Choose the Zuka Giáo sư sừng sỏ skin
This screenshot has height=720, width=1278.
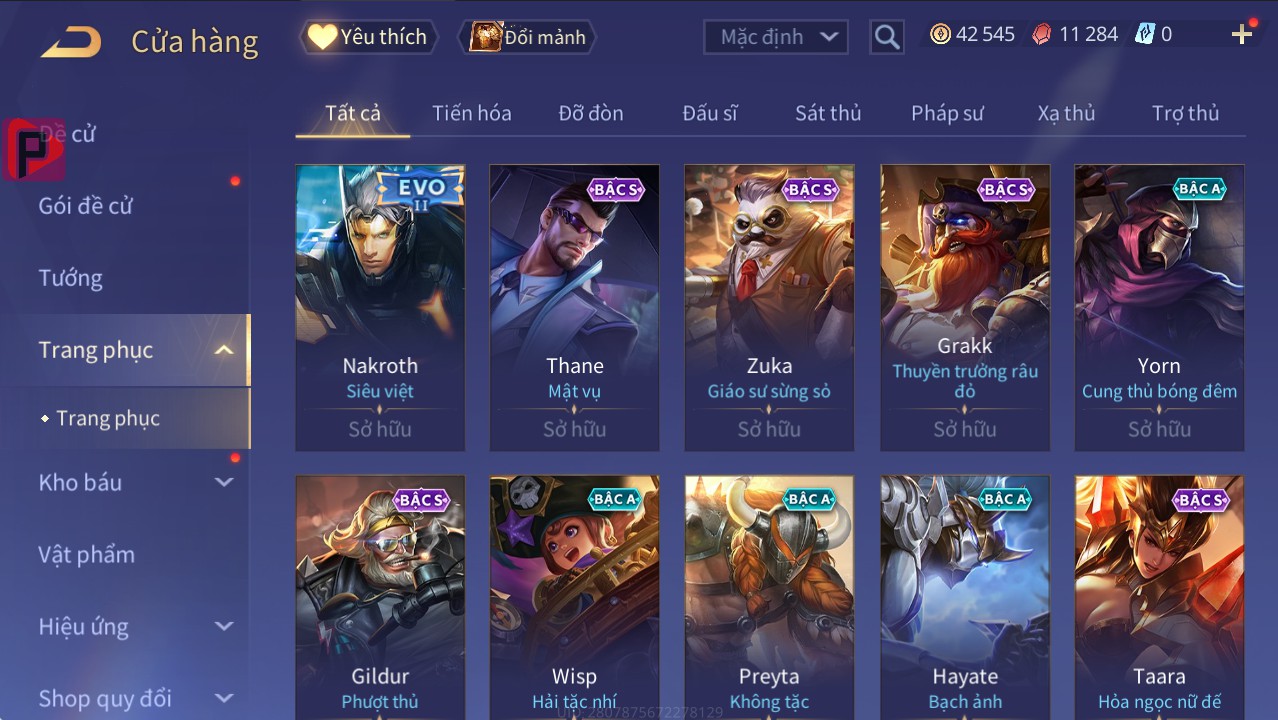tap(769, 307)
